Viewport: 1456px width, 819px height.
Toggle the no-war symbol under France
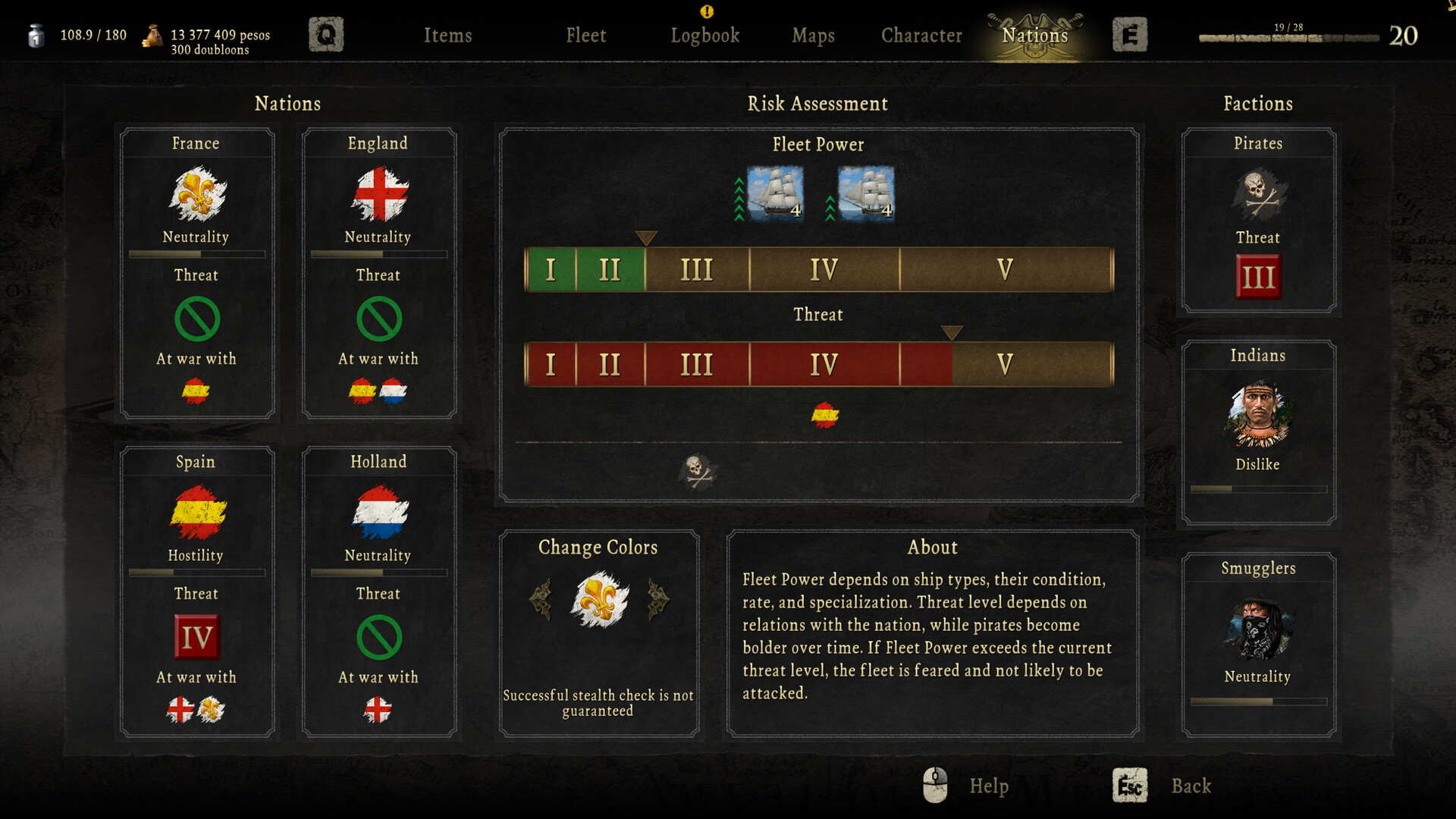[196, 318]
